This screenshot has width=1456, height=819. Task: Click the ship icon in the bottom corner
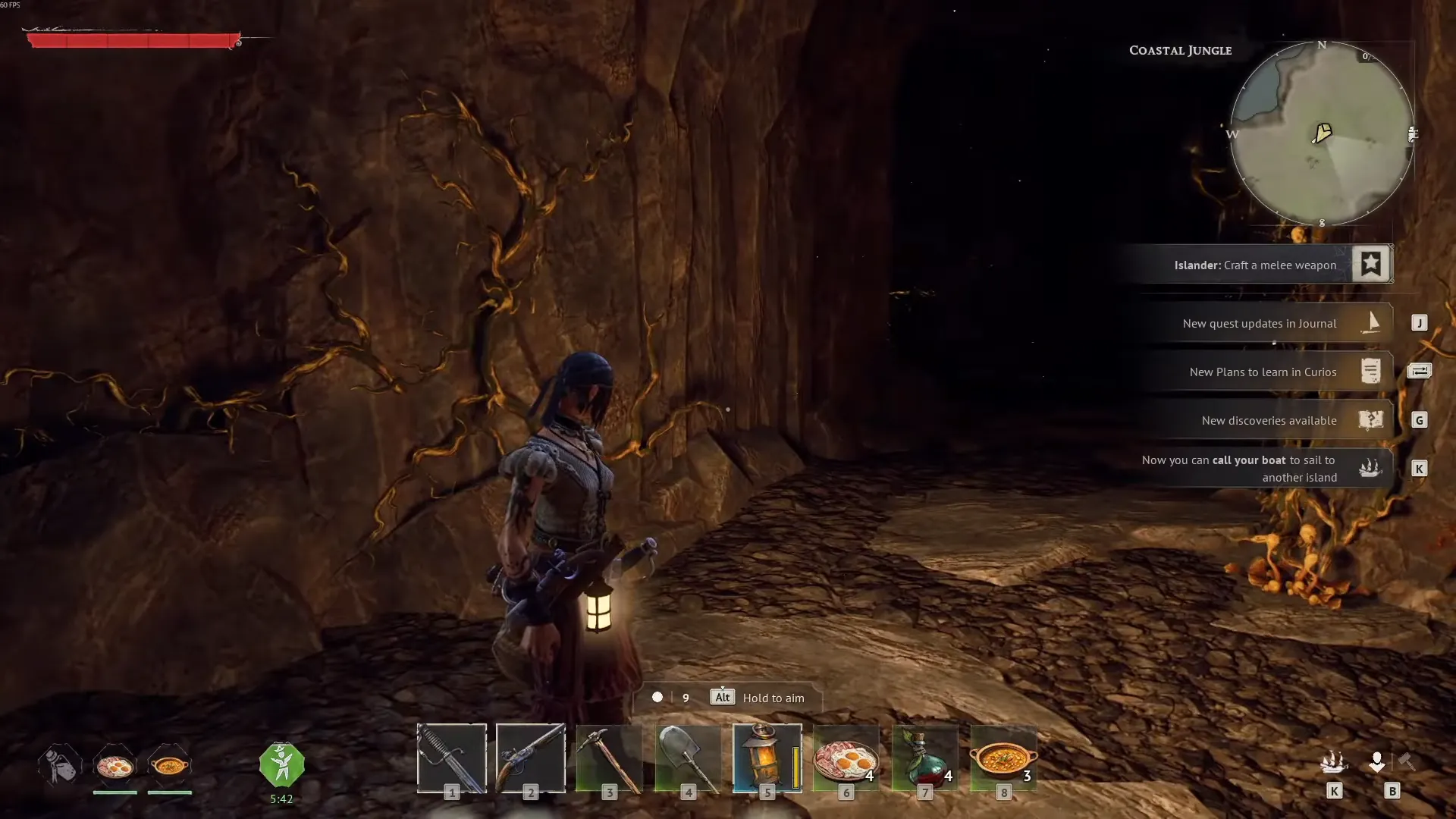coord(1334,761)
